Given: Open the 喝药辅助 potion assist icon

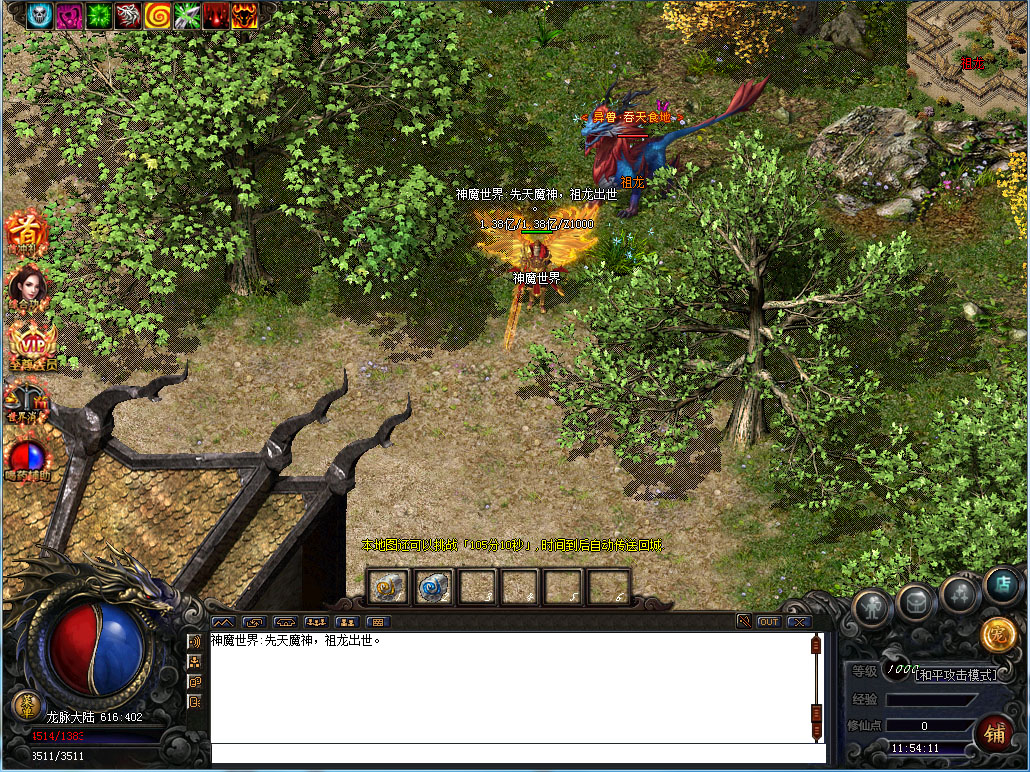Looking at the screenshot, I should click(27, 458).
